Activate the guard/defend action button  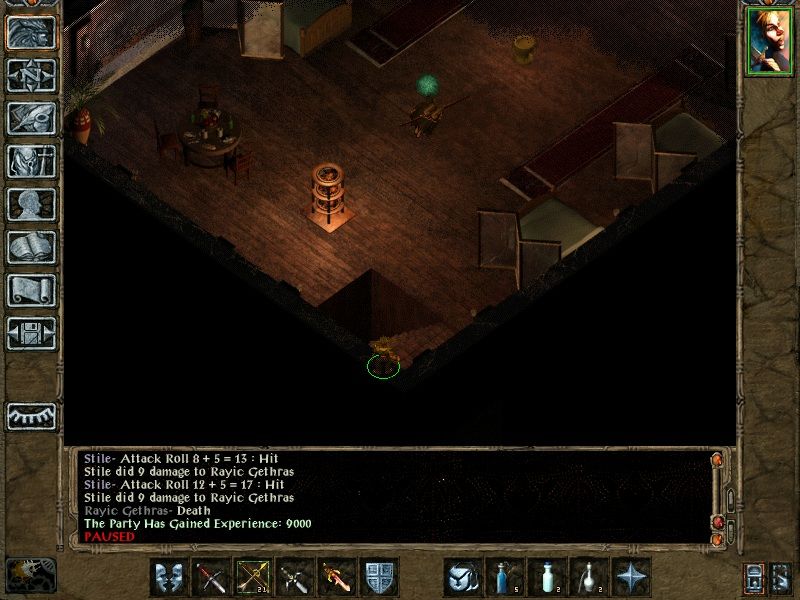click(x=169, y=577)
